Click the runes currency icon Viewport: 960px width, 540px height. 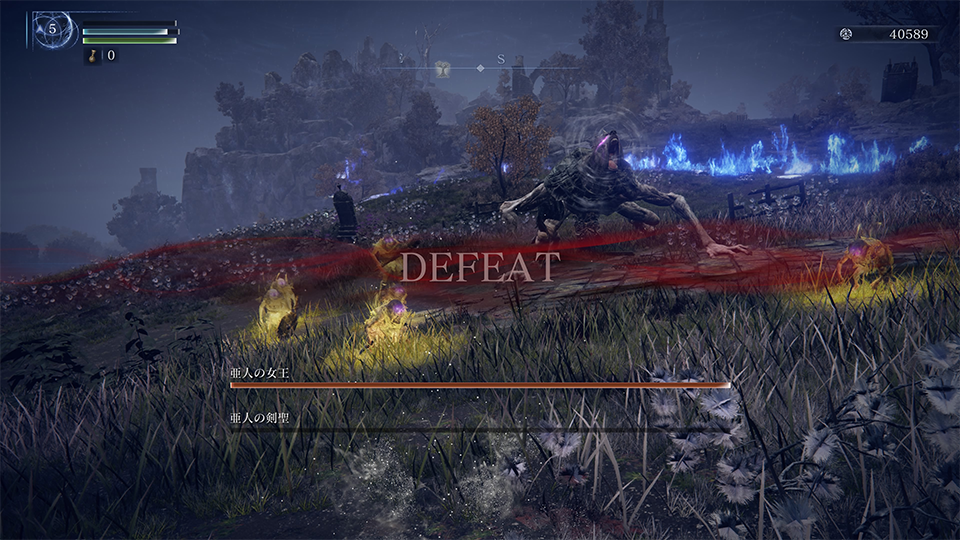(847, 34)
